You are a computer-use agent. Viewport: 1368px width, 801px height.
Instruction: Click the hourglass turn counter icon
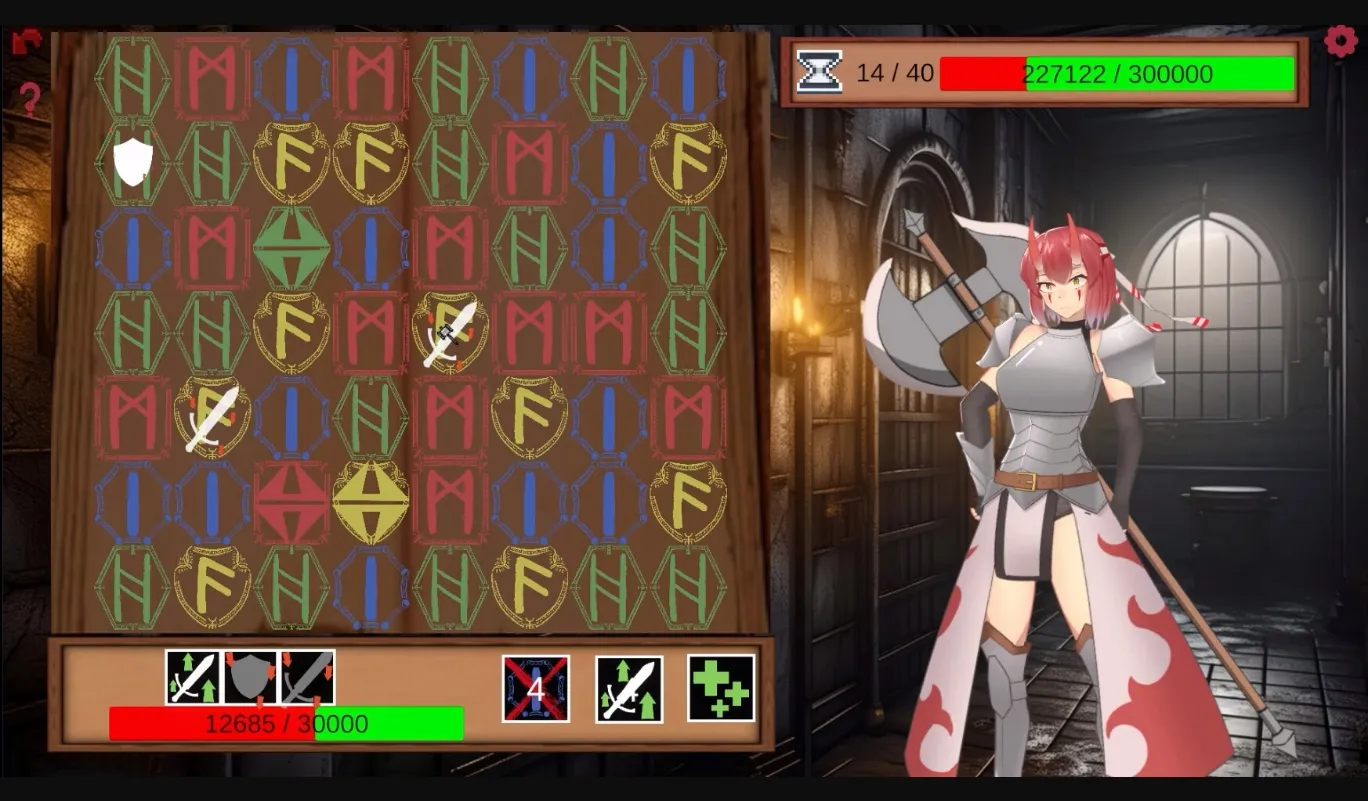[820, 71]
